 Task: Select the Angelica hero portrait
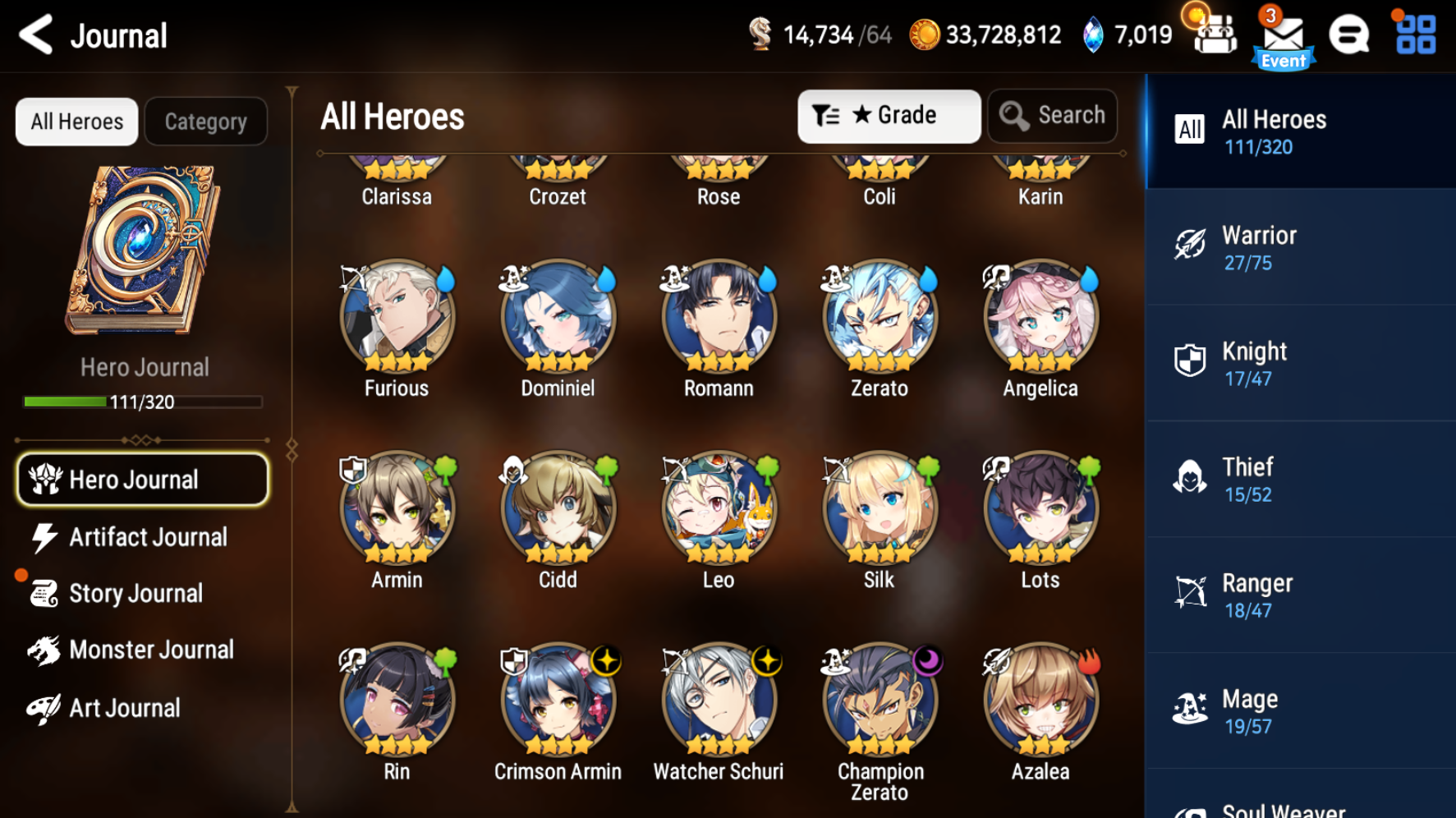tap(1040, 318)
